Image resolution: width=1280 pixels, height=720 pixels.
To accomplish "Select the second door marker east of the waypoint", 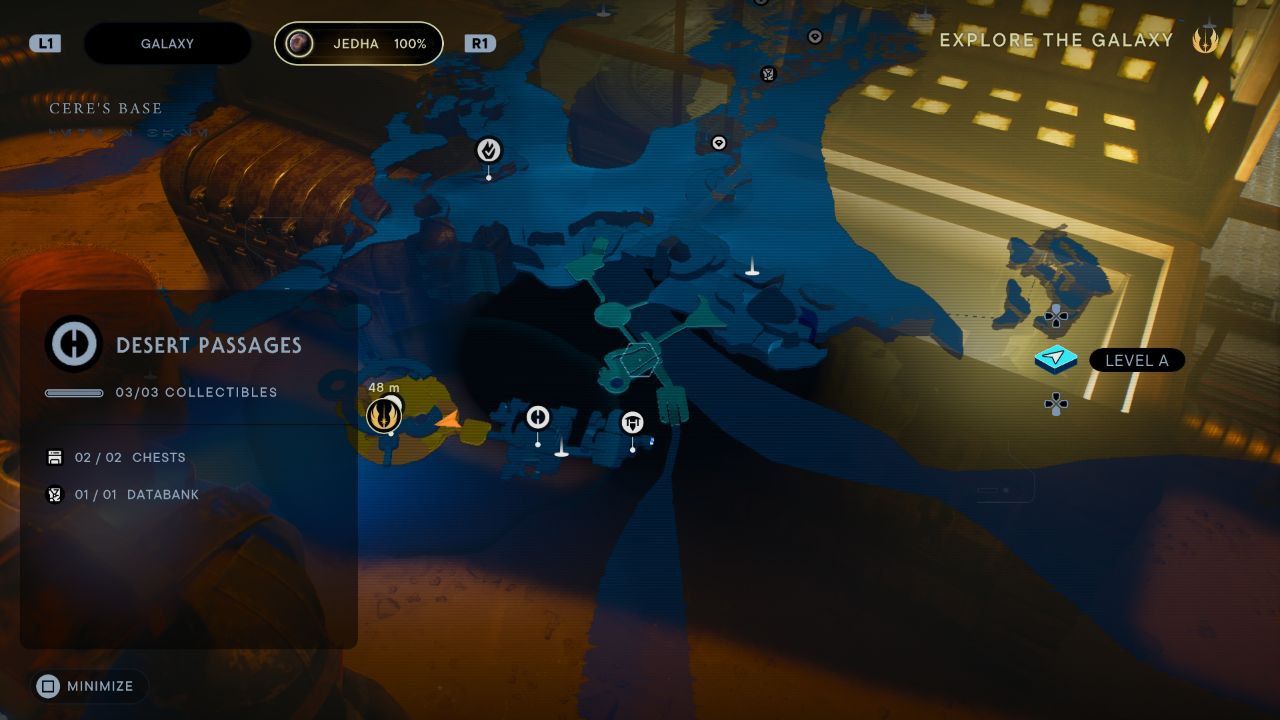I will [632, 423].
